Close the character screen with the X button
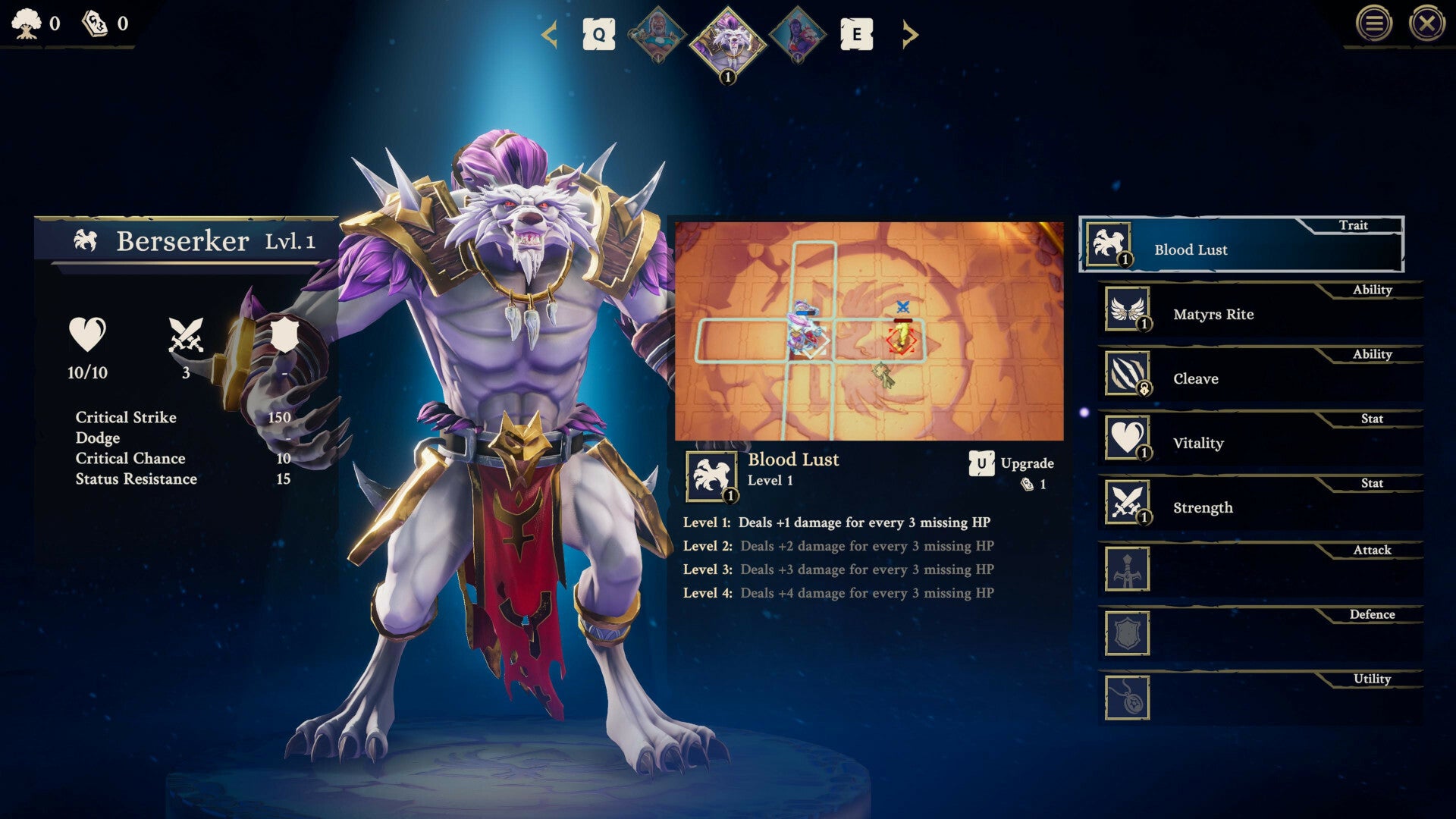1456x819 pixels. point(1426,24)
